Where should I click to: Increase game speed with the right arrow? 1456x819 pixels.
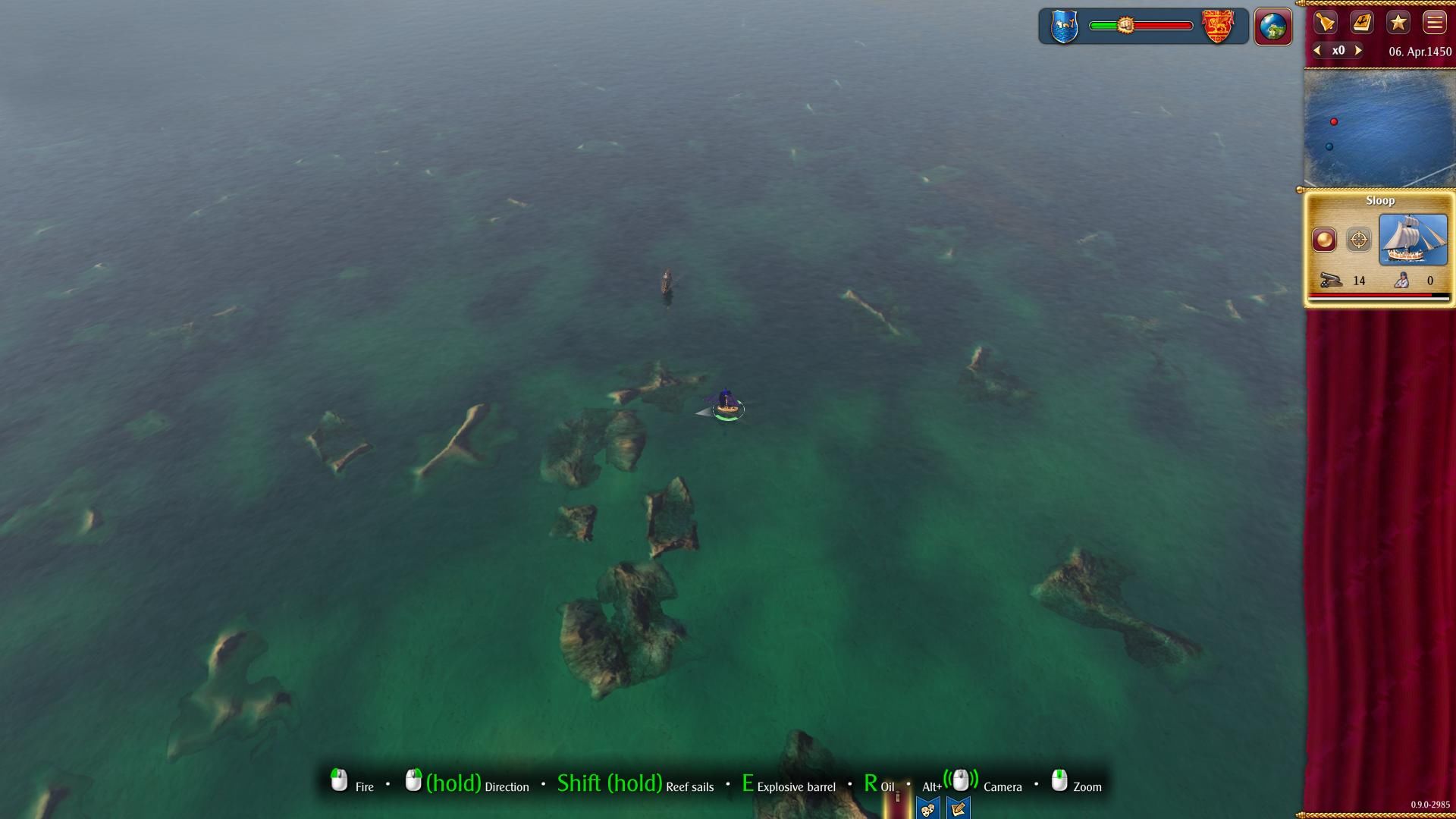pos(1358,51)
